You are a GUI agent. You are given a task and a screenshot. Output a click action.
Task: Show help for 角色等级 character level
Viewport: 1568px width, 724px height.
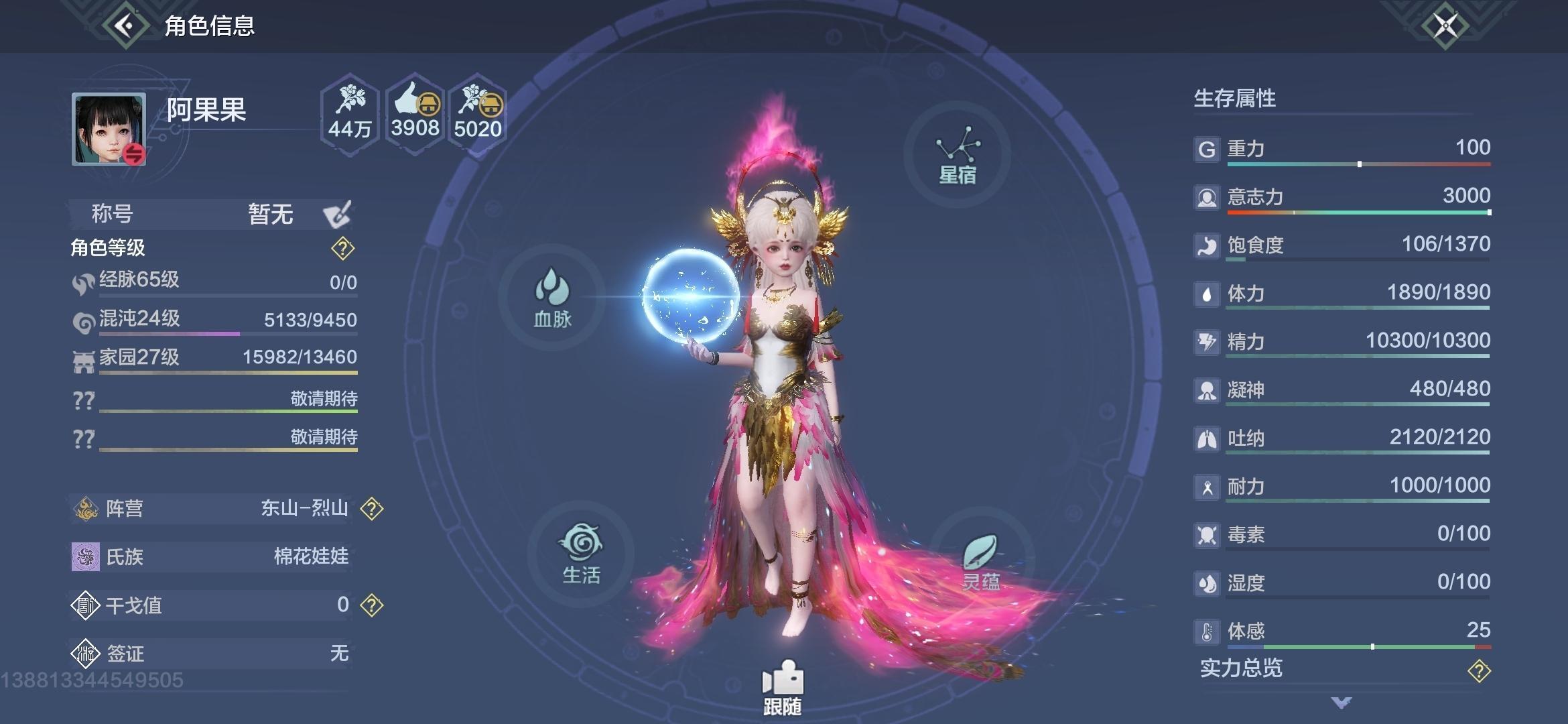click(x=342, y=249)
